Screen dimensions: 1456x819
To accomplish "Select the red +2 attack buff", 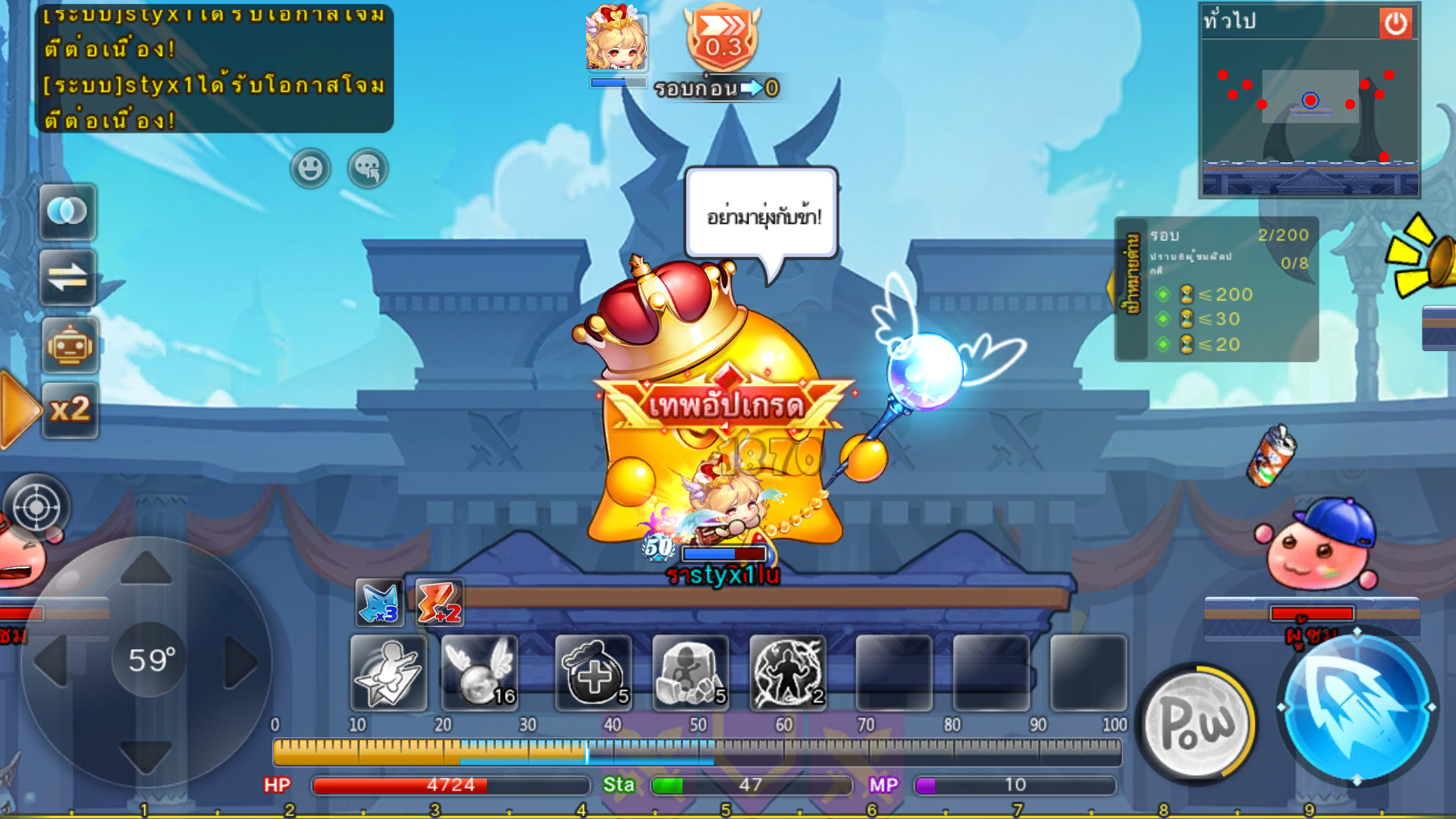I will point(439,604).
